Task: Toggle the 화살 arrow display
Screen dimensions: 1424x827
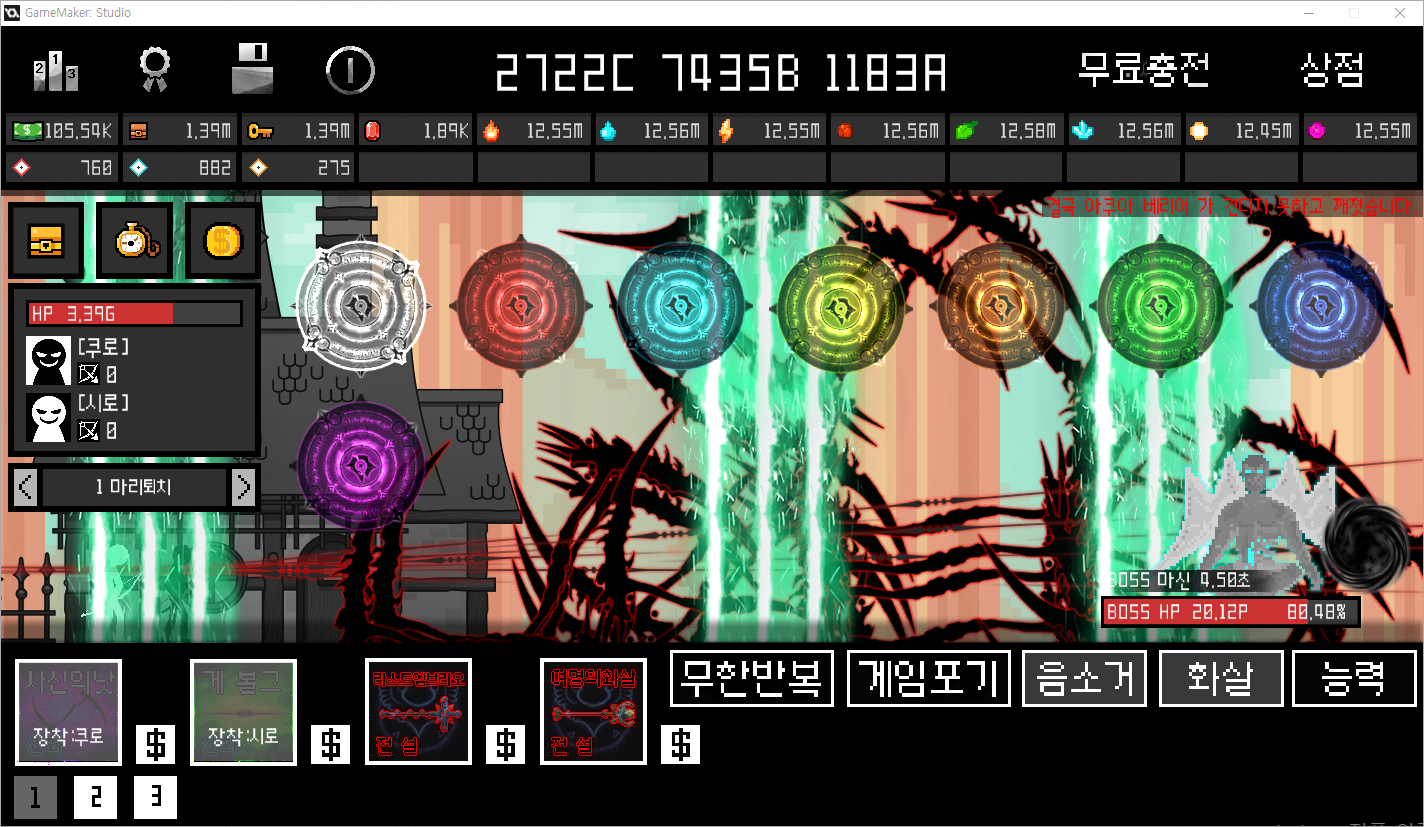Action: [x=1220, y=678]
